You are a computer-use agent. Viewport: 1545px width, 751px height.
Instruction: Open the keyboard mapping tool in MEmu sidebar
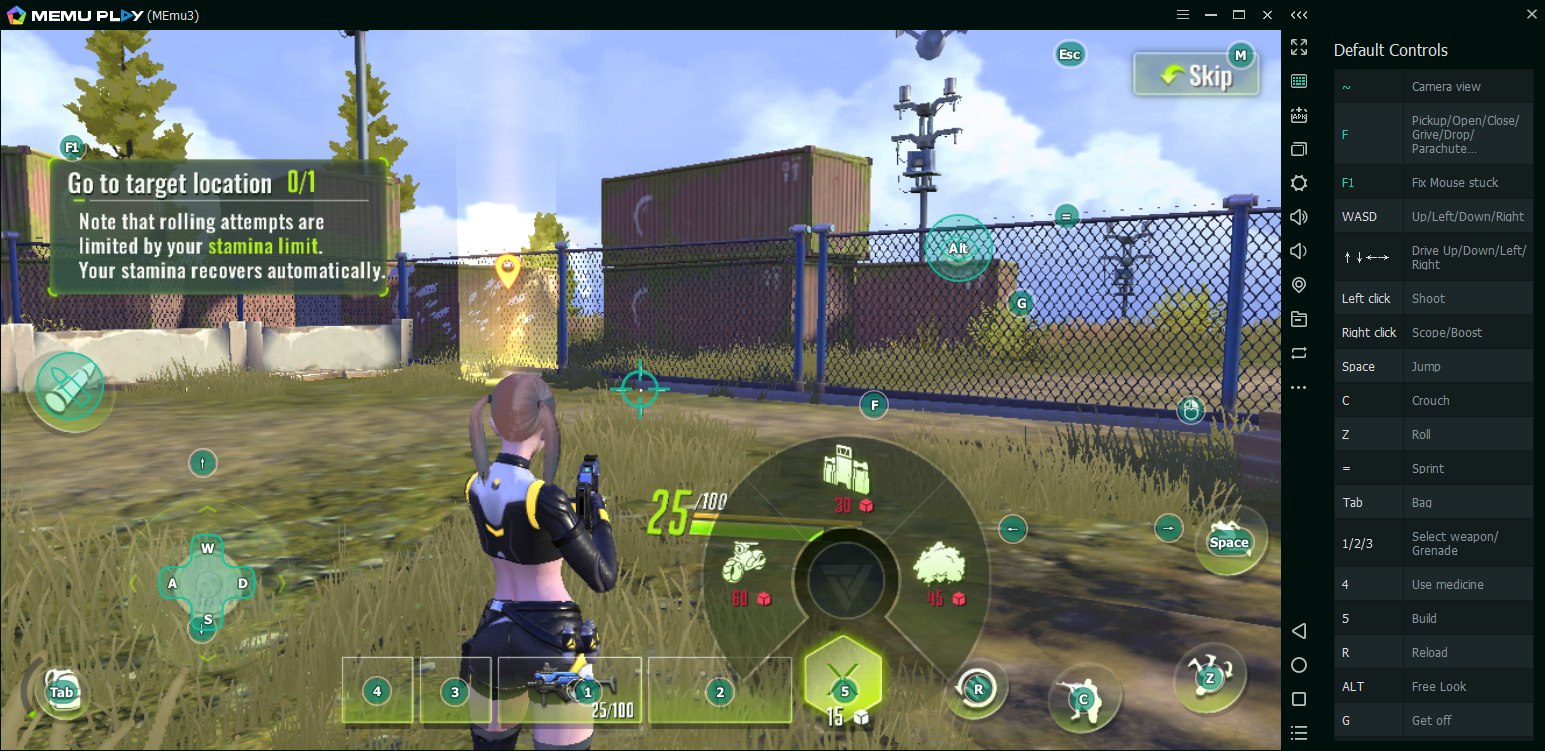click(1298, 81)
